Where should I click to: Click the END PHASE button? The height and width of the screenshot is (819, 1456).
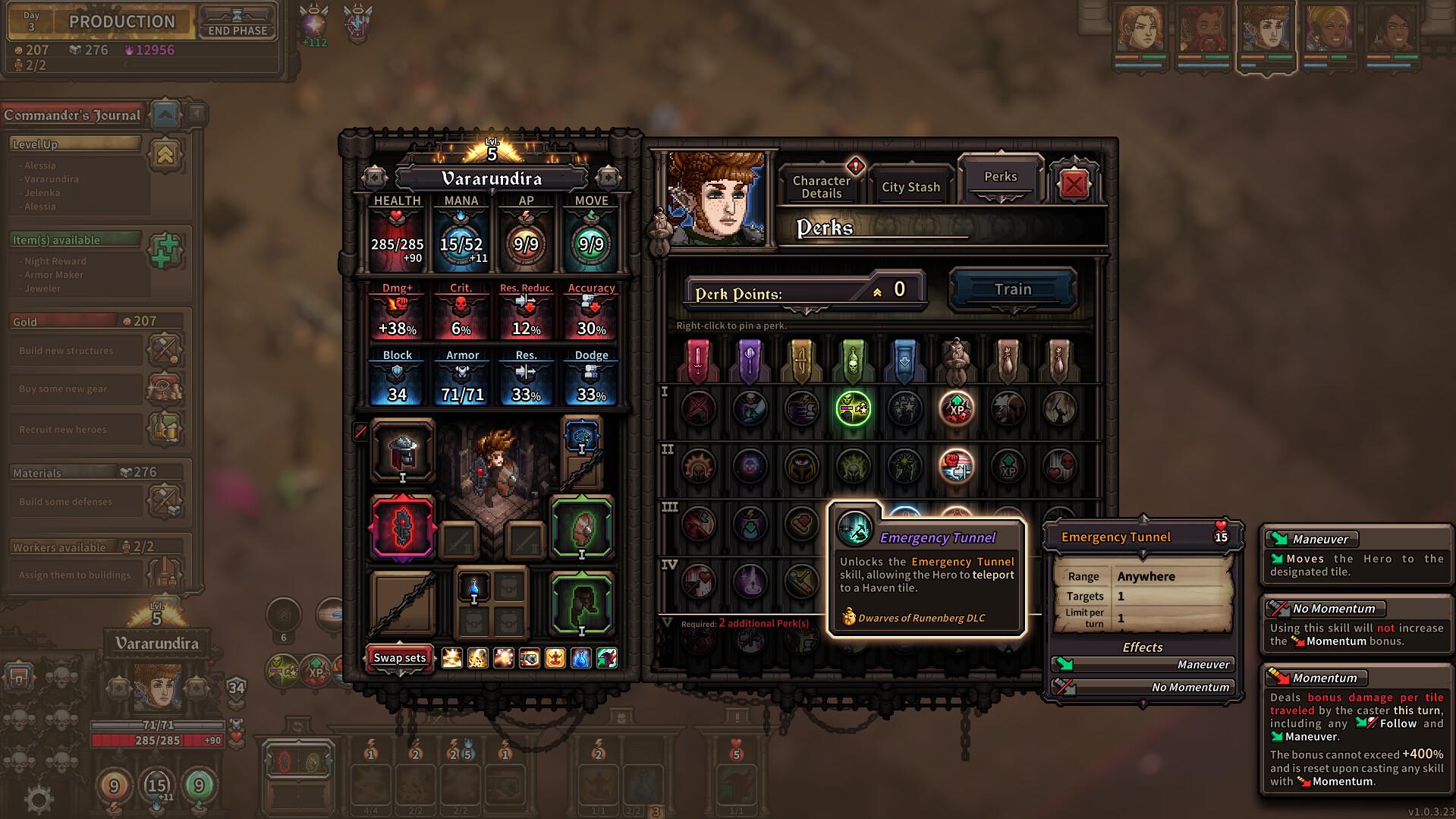(236, 30)
